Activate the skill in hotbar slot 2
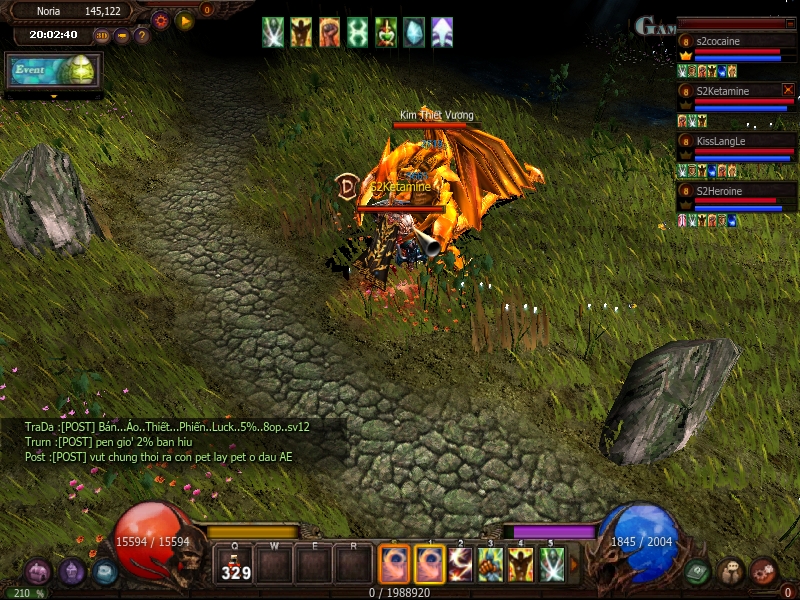This screenshot has width=800, height=600. (460, 565)
